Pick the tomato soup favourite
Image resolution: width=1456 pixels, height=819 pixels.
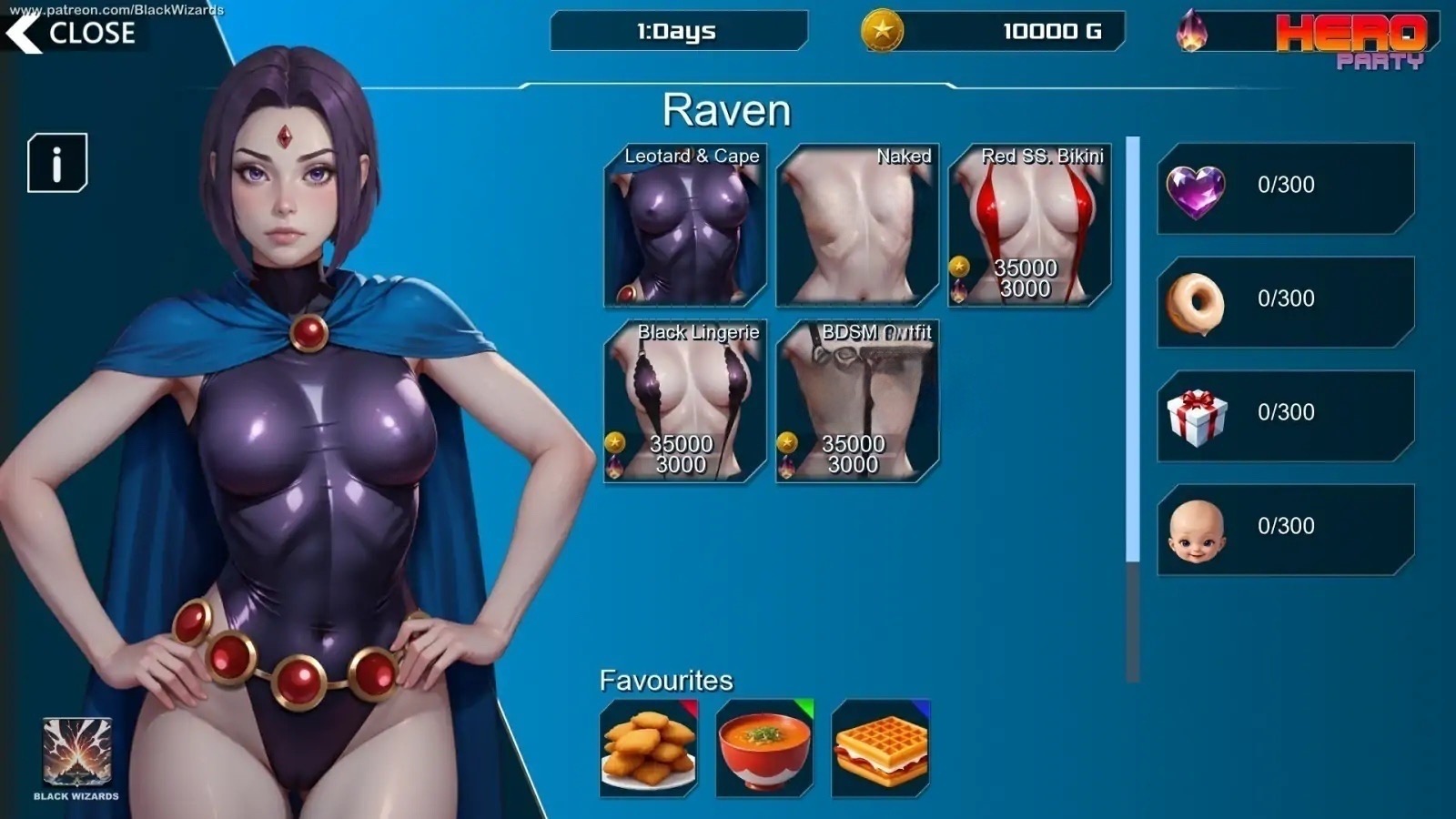click(764, 748)
